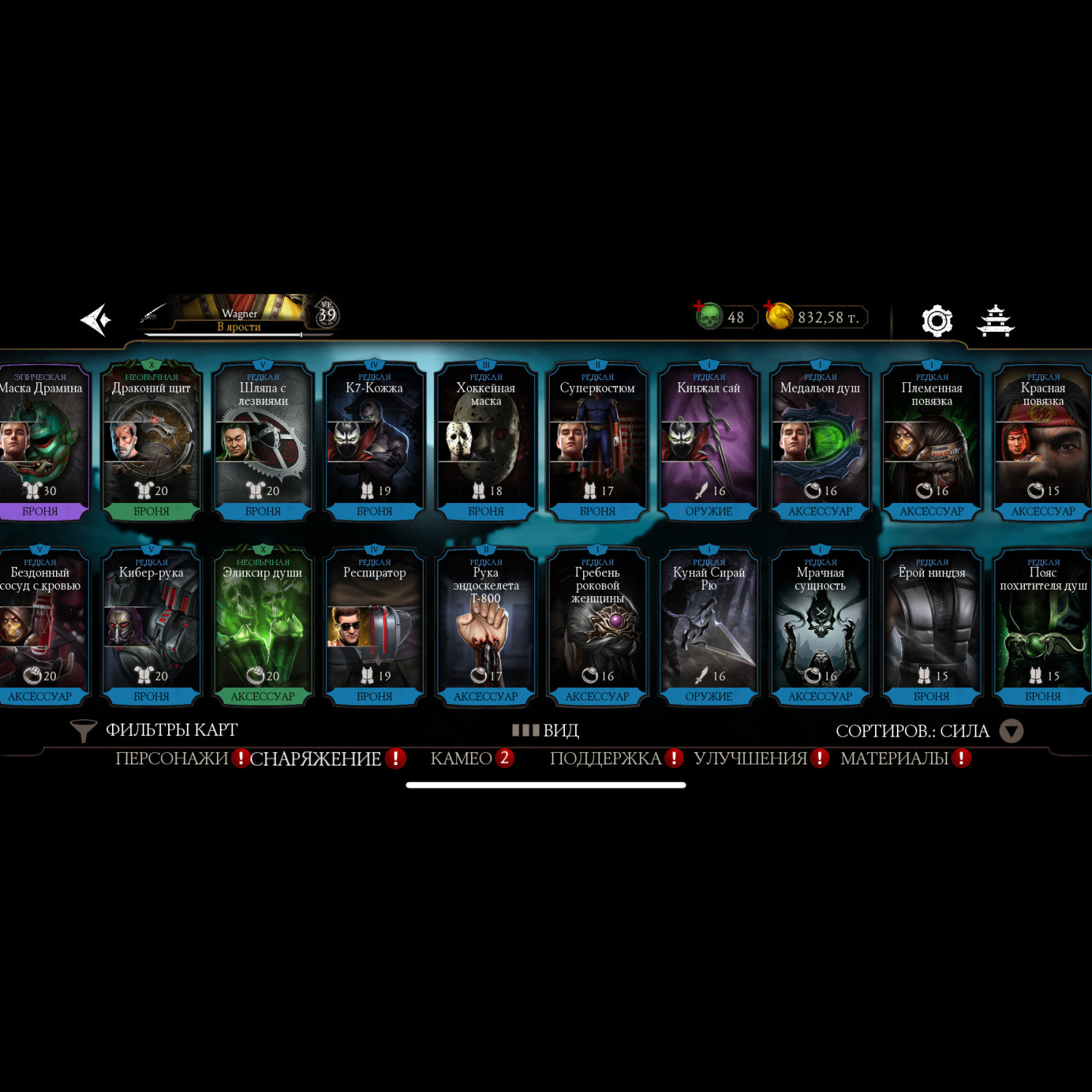
Task: Switch to the МАТЕРИАЛЫ tab
Action: pos(894,759)
